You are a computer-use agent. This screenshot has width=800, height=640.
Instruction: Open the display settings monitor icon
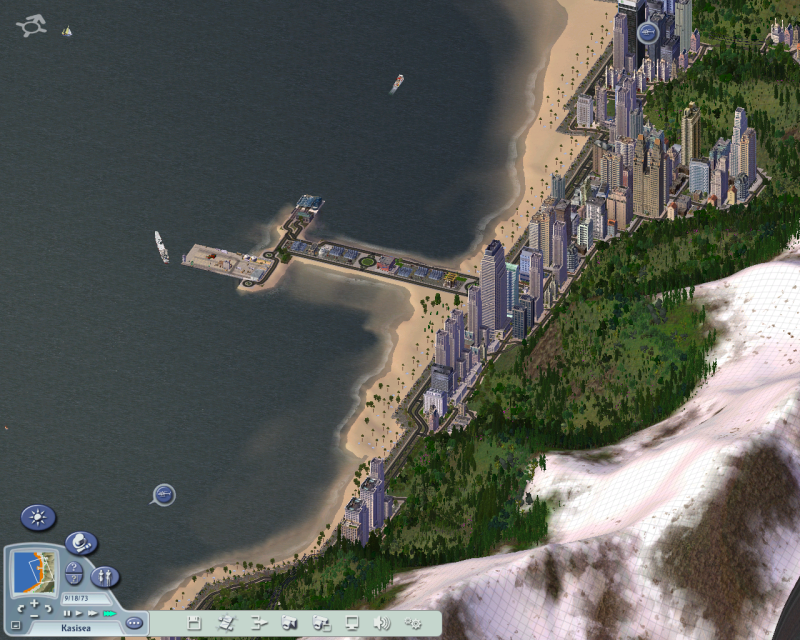[352, 623]
